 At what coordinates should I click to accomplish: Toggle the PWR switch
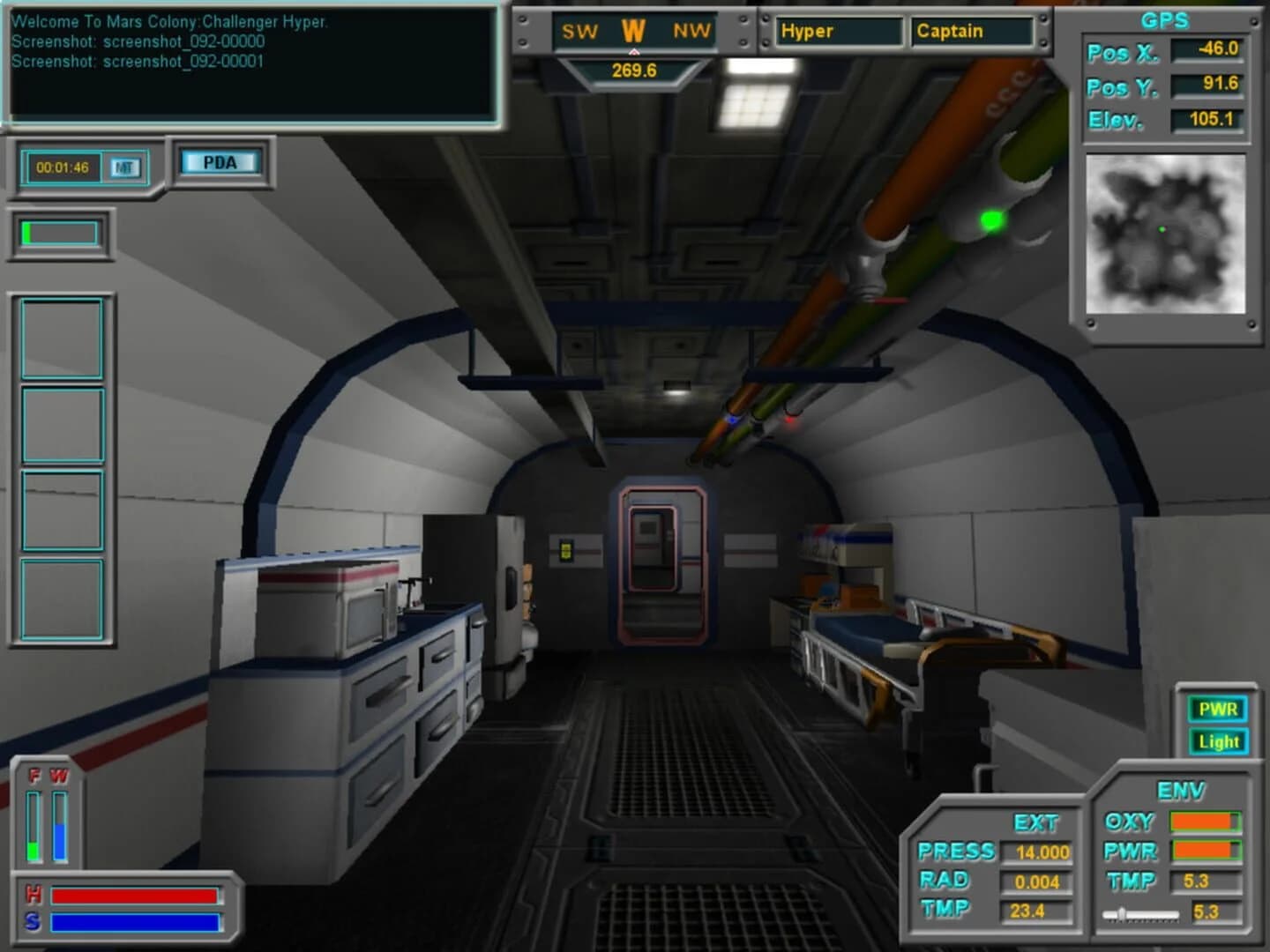tap(1218, 709)
